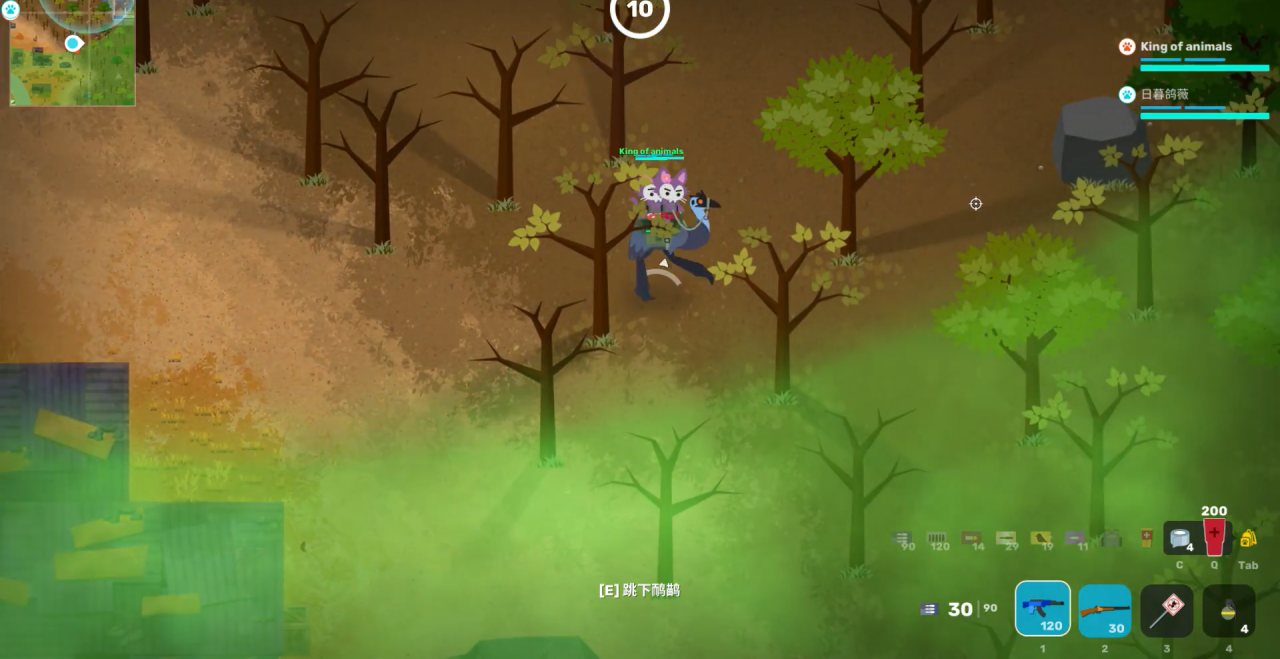
Task: Click the green armor vest icon
Action: (x=1110, y=539)
